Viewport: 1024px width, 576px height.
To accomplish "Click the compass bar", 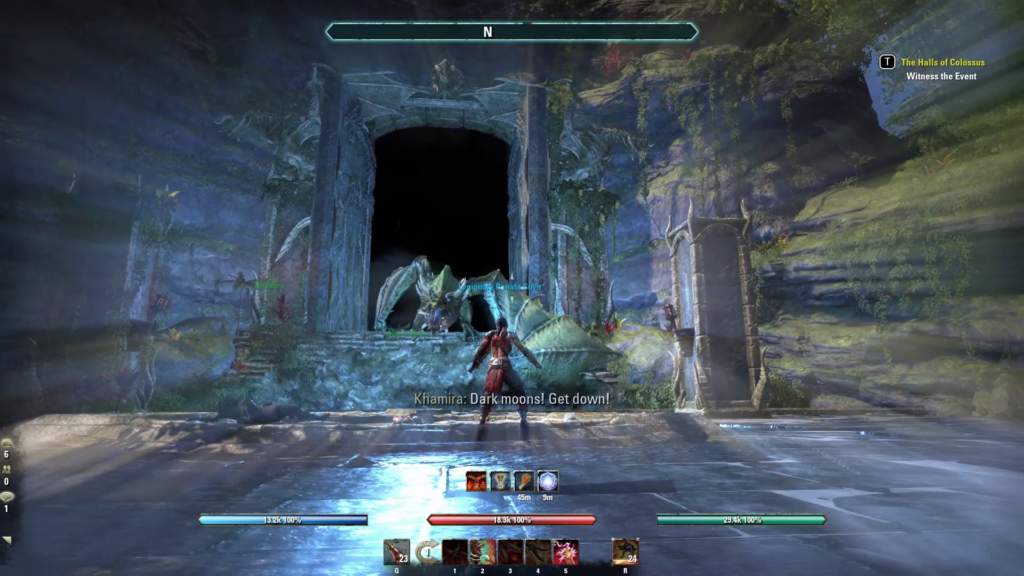I will pos(511,32).
